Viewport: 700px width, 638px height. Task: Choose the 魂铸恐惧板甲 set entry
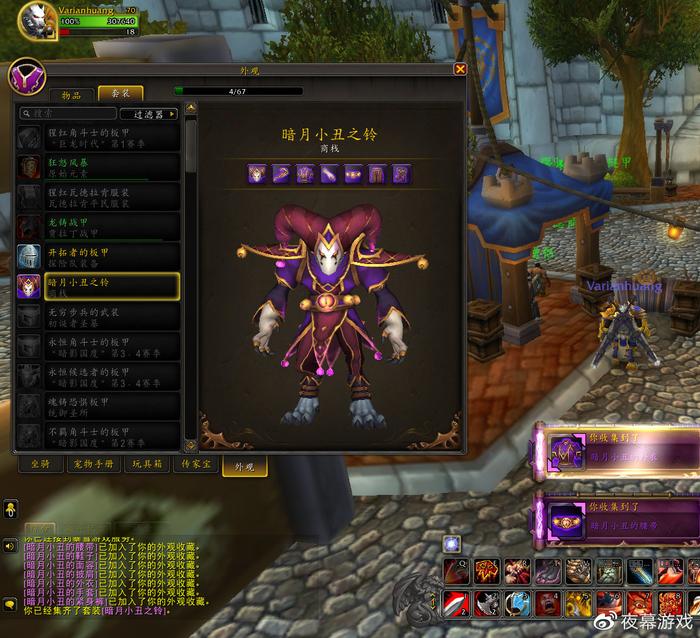click(x=98, y=406)
